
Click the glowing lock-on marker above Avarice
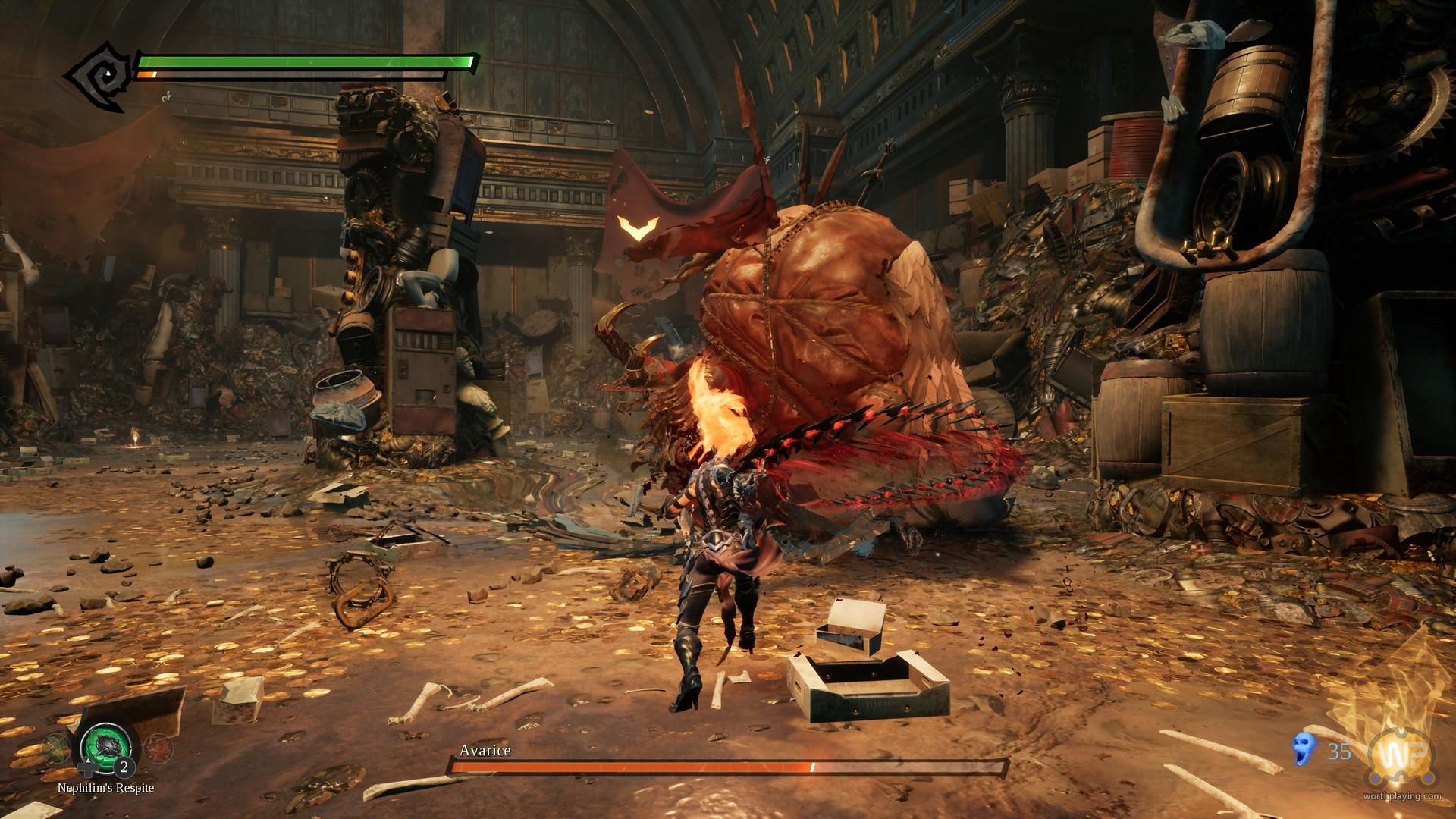point(636,227)
